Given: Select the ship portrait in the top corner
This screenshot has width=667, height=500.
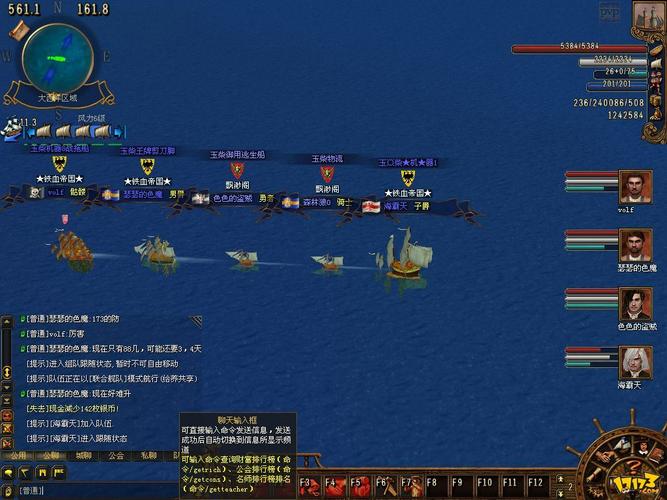Looking at the screenshot, I should 648,17.
